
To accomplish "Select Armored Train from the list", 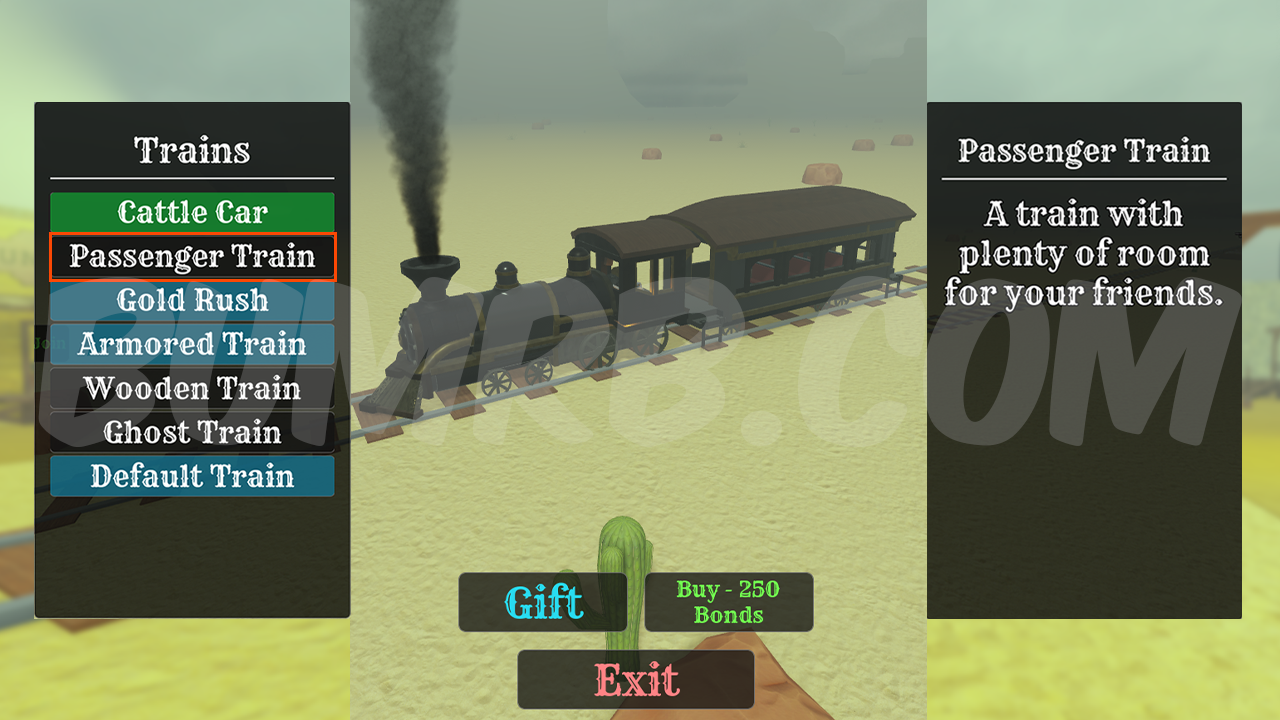I will point(192,344).
